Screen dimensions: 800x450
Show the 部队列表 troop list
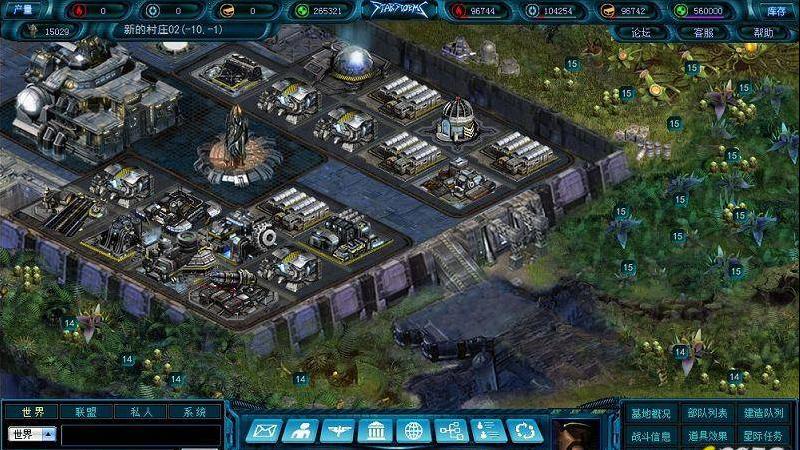[708, 414]
